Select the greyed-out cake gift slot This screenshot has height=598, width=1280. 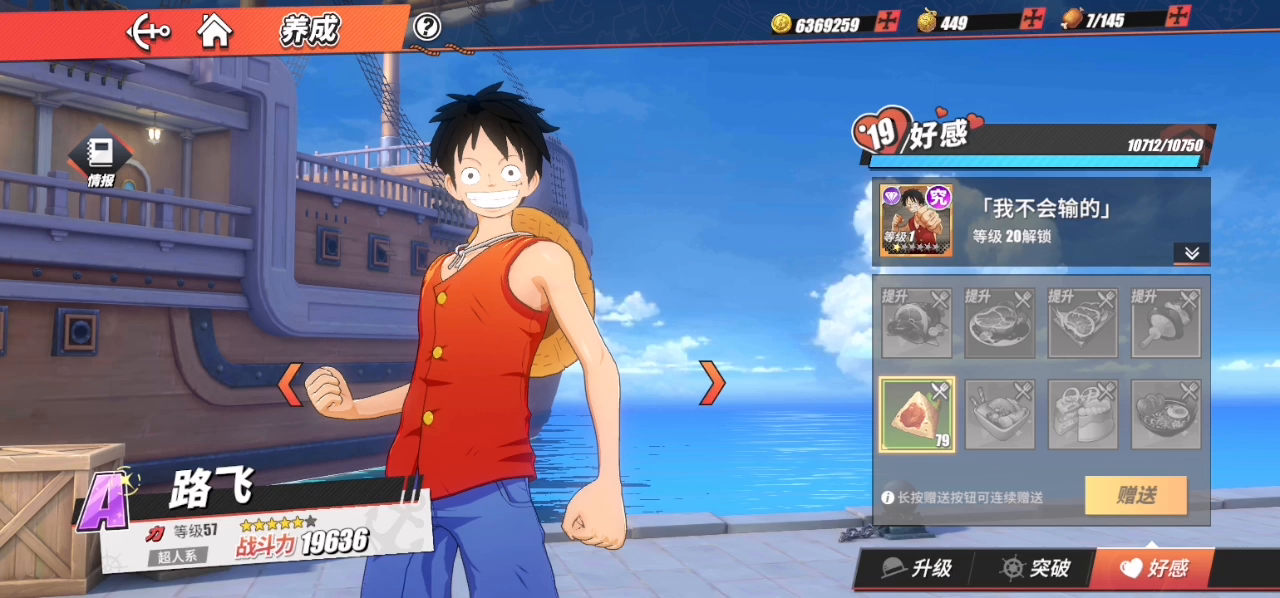tap(1083, 413)
